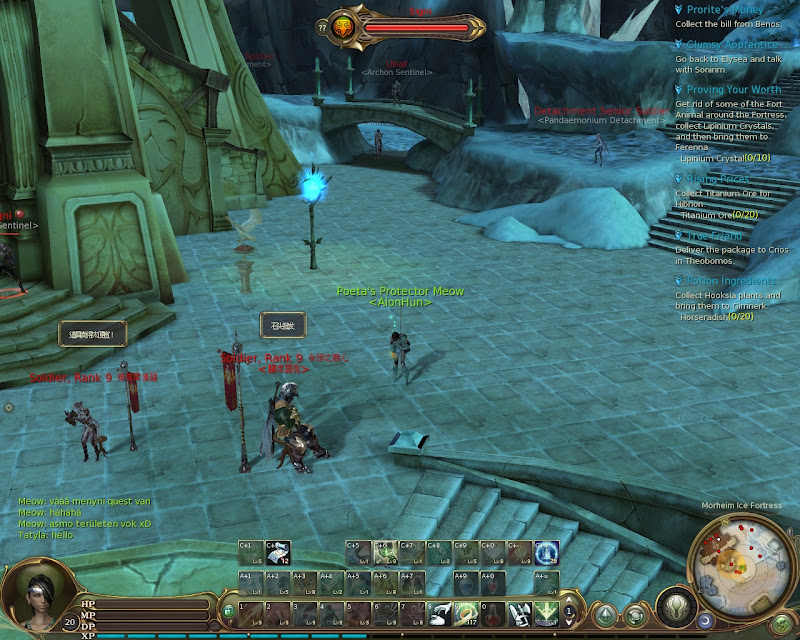Open the round green up-arrow menu button
The width and height of the screenshot is (800, 640).
click(606, 614)
